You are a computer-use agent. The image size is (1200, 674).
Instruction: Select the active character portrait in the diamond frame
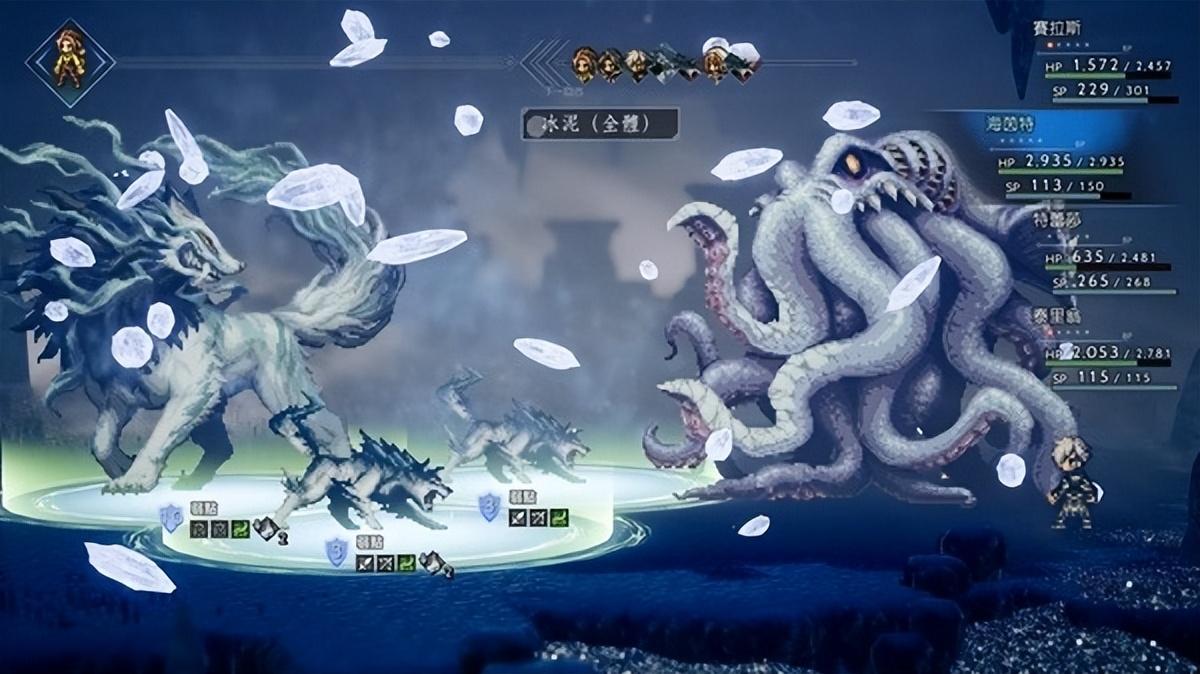pos(70,62)
